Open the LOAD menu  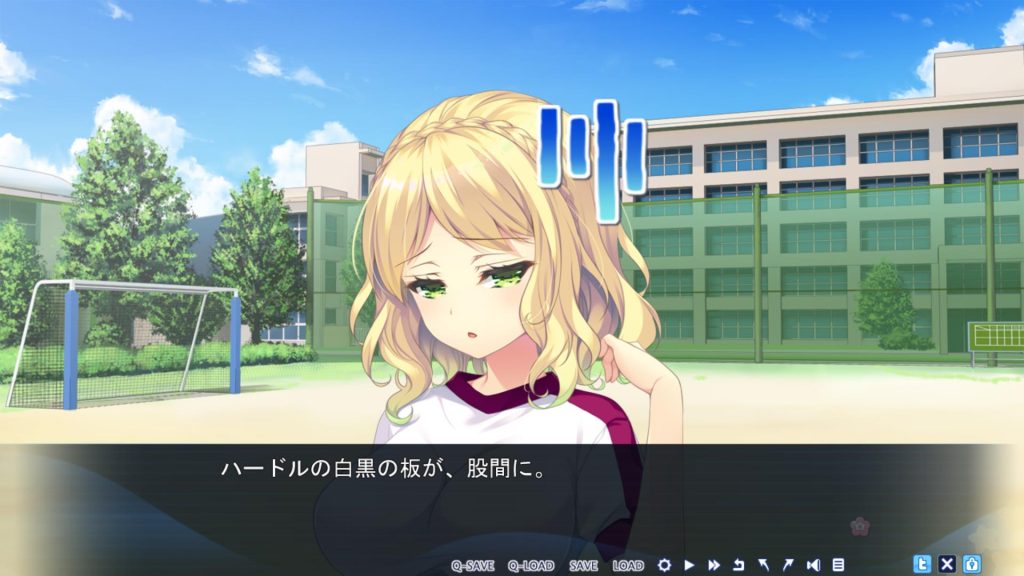coord(628,565)
